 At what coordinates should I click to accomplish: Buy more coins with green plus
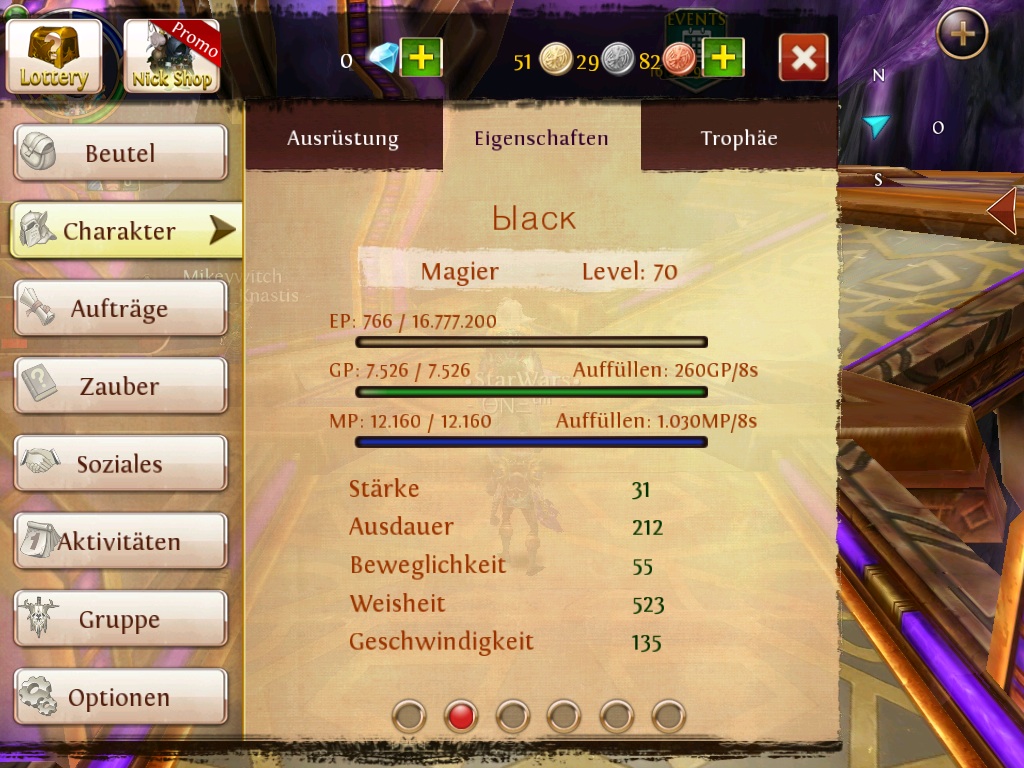coord(723,59)
